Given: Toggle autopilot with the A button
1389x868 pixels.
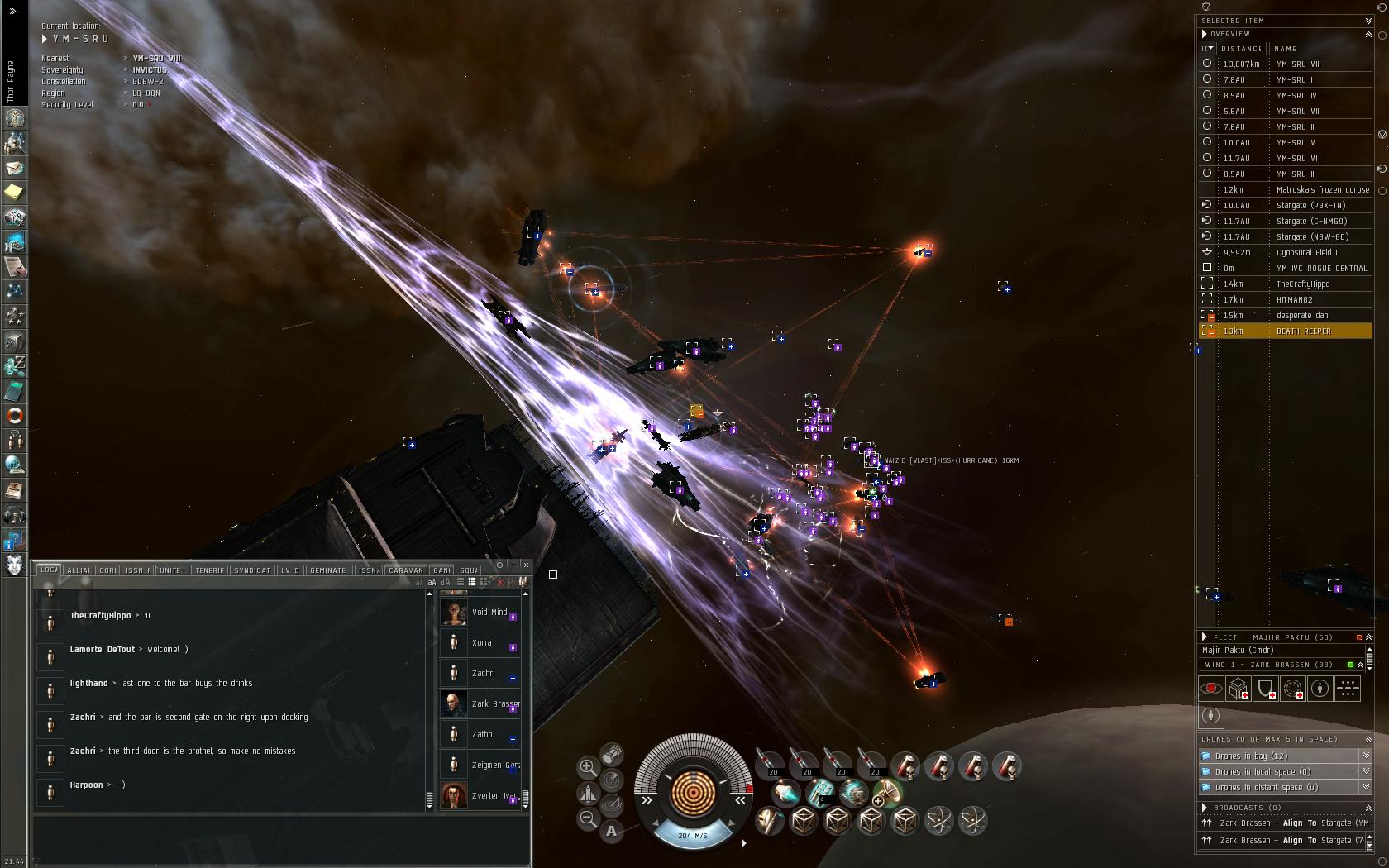Looking at the screenshot, I should (611, 831).
